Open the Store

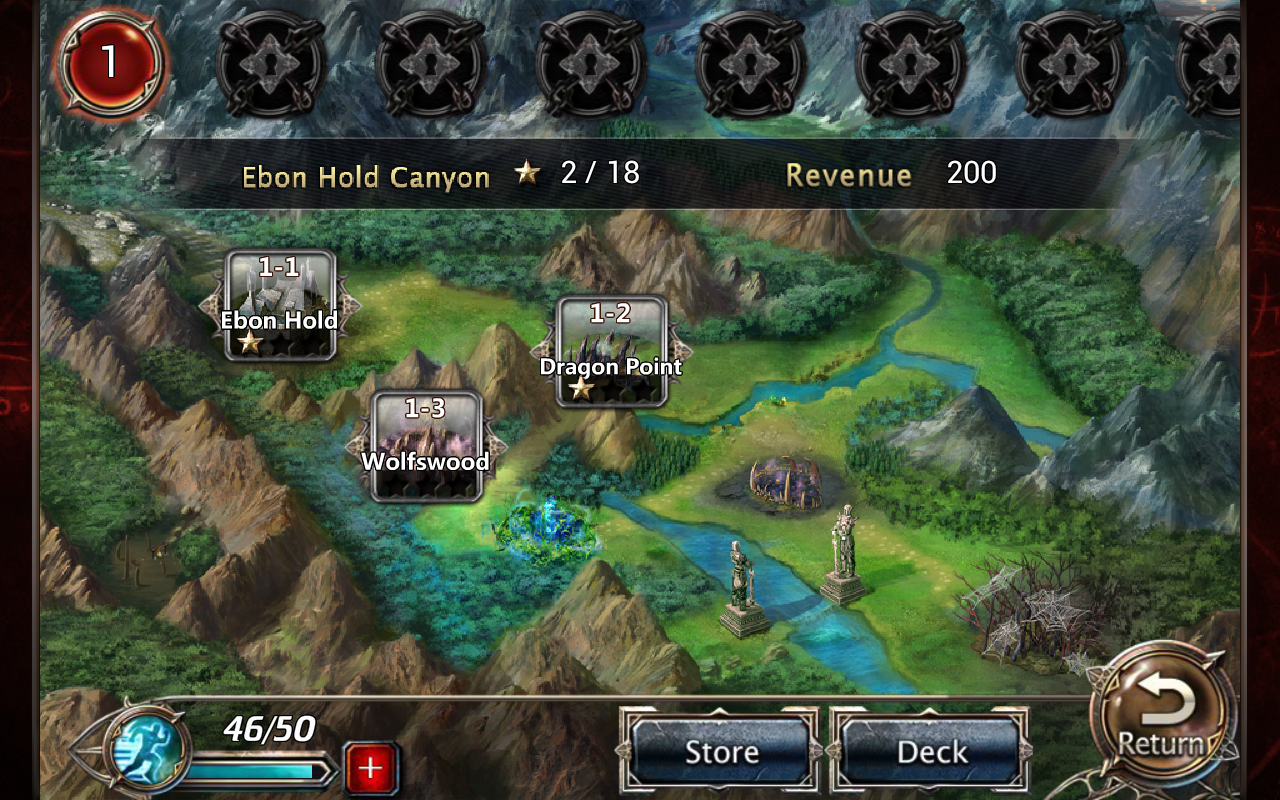pyautogui.click(x=722, y=751)
